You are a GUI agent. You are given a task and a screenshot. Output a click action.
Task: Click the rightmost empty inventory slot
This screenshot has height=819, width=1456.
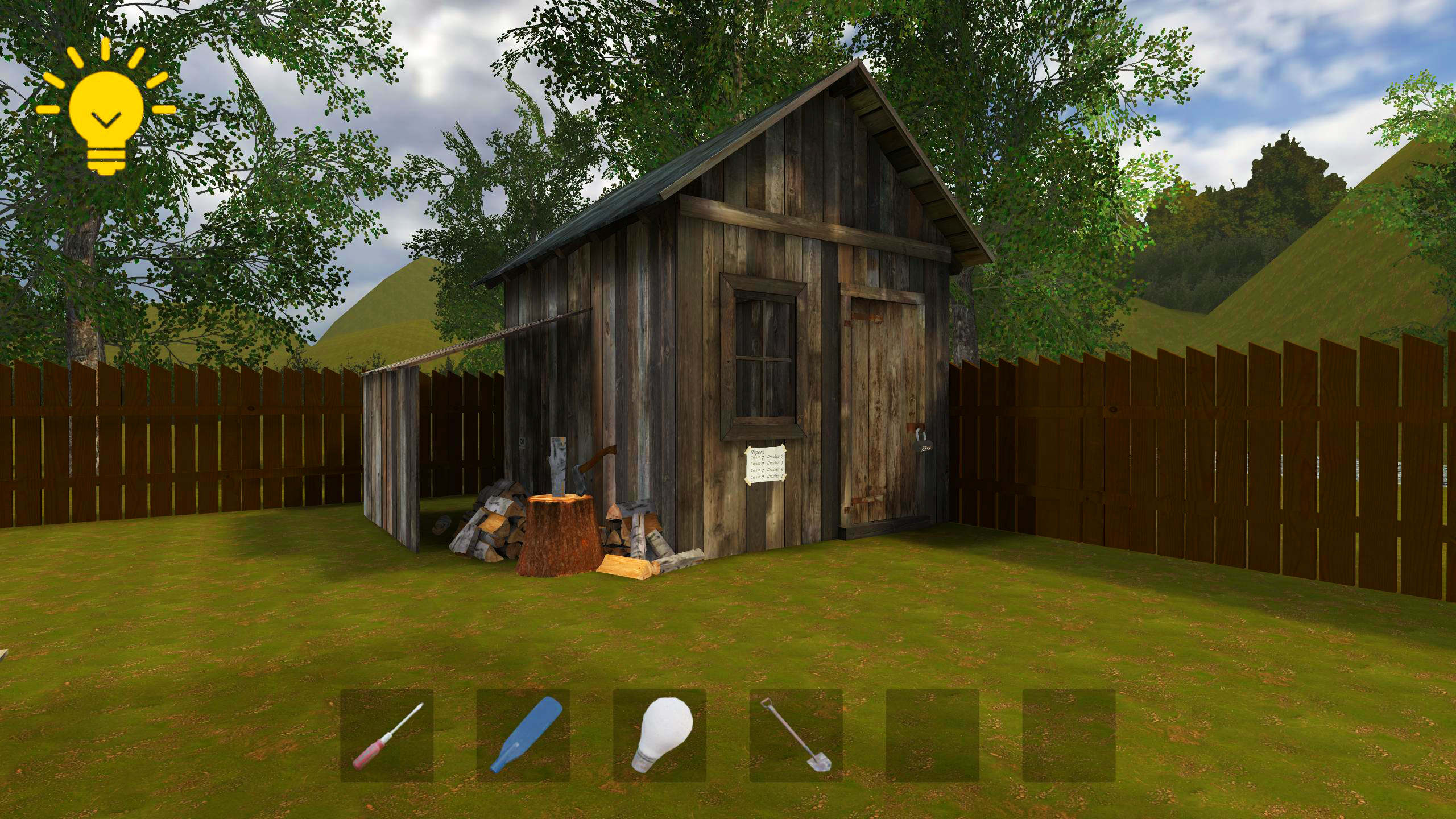click(x=1069, y=734)
